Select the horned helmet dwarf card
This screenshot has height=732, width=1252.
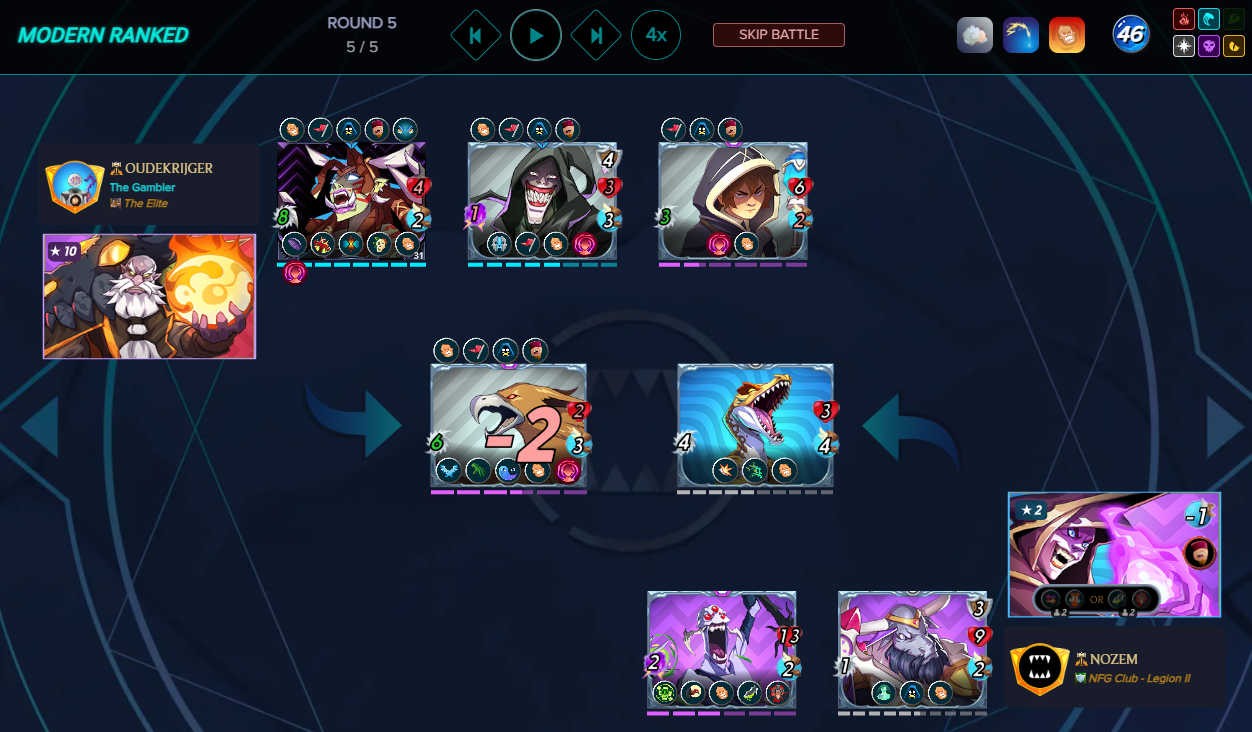click(x=912, y=649)
